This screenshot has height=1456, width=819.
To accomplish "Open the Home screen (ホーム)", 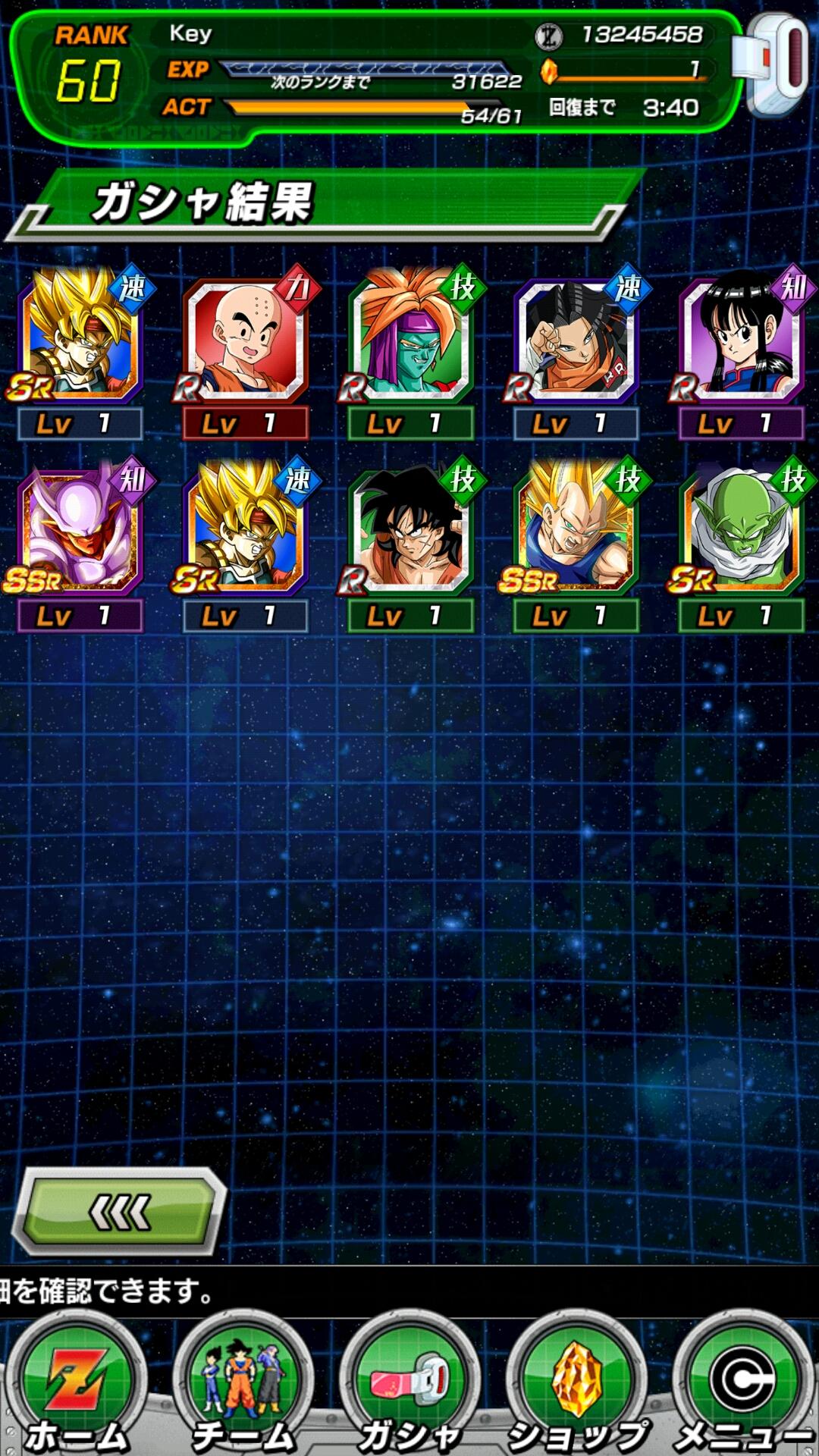I will point(76,1388).
